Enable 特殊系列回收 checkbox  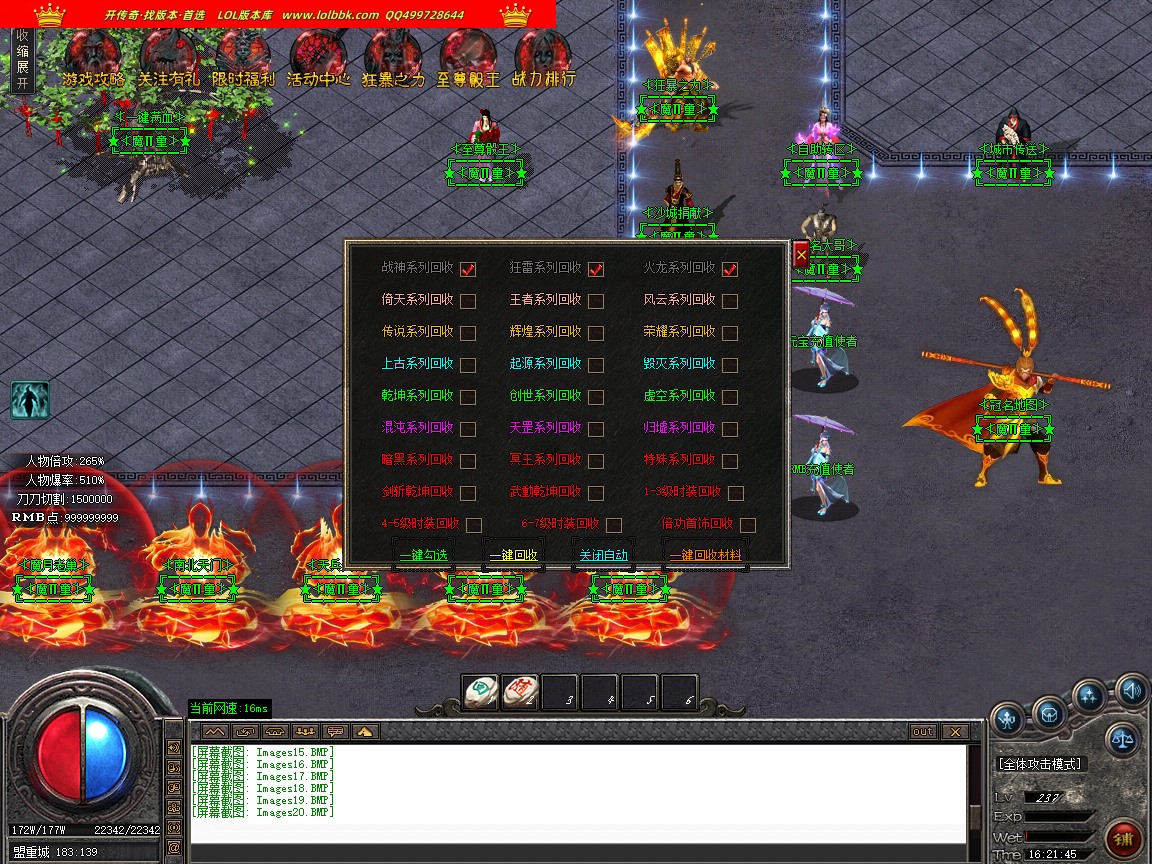[x=730, y=461]
